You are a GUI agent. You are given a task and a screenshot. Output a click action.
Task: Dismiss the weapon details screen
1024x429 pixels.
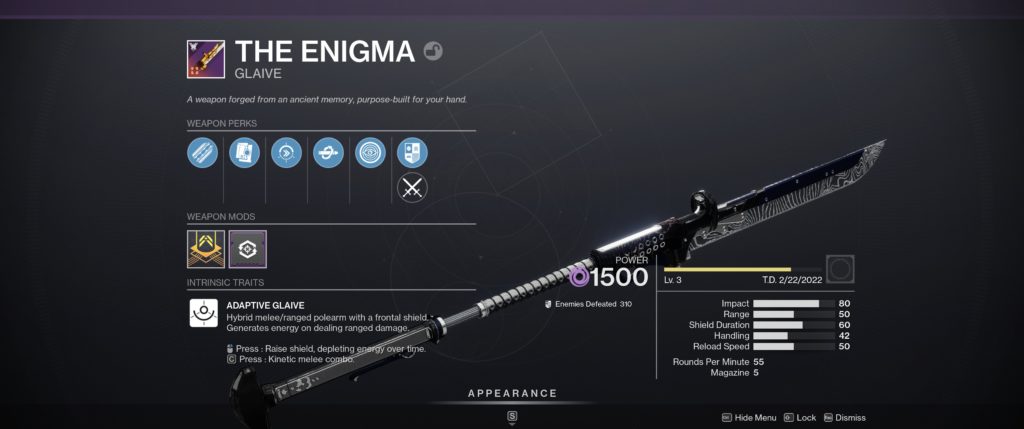click(844, 417)
